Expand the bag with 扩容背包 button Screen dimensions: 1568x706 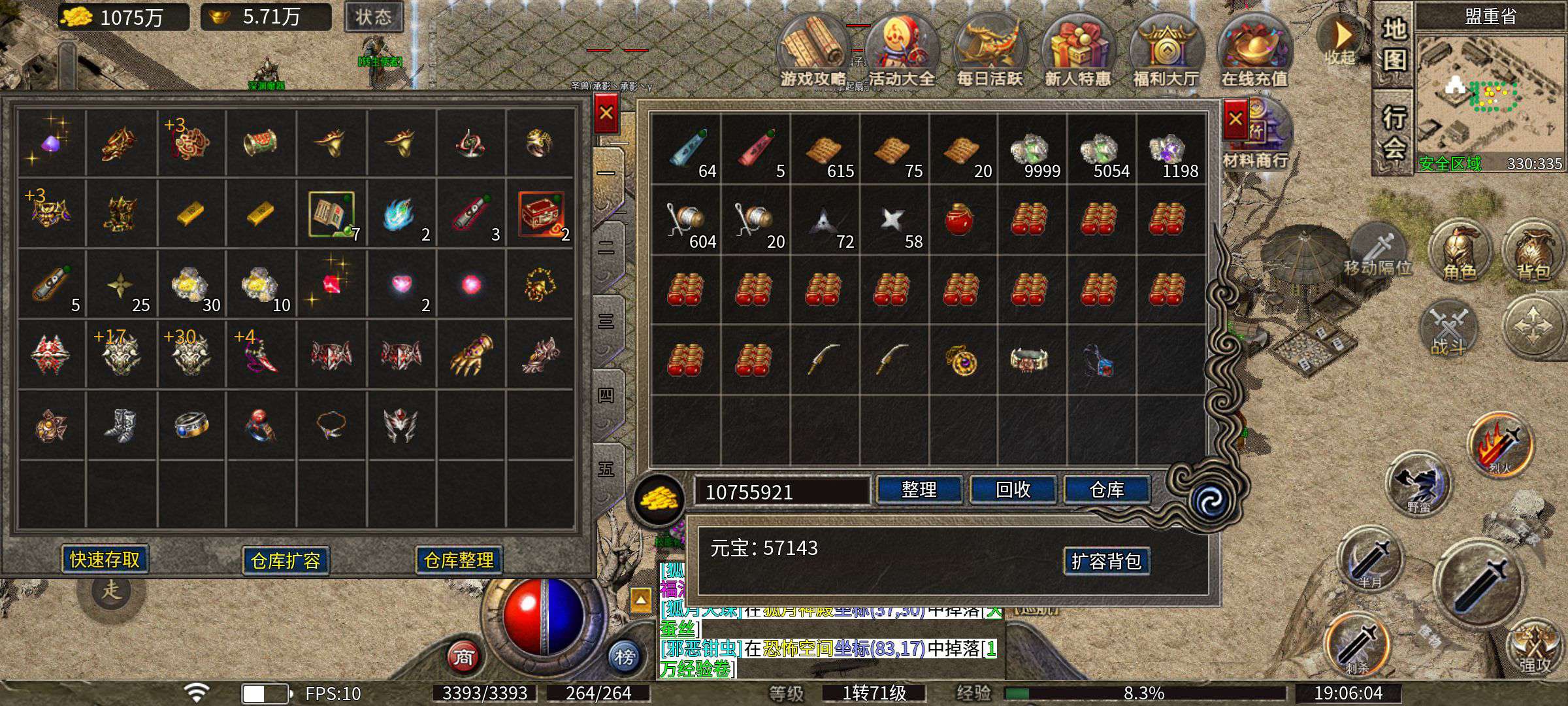[1106, 561]
